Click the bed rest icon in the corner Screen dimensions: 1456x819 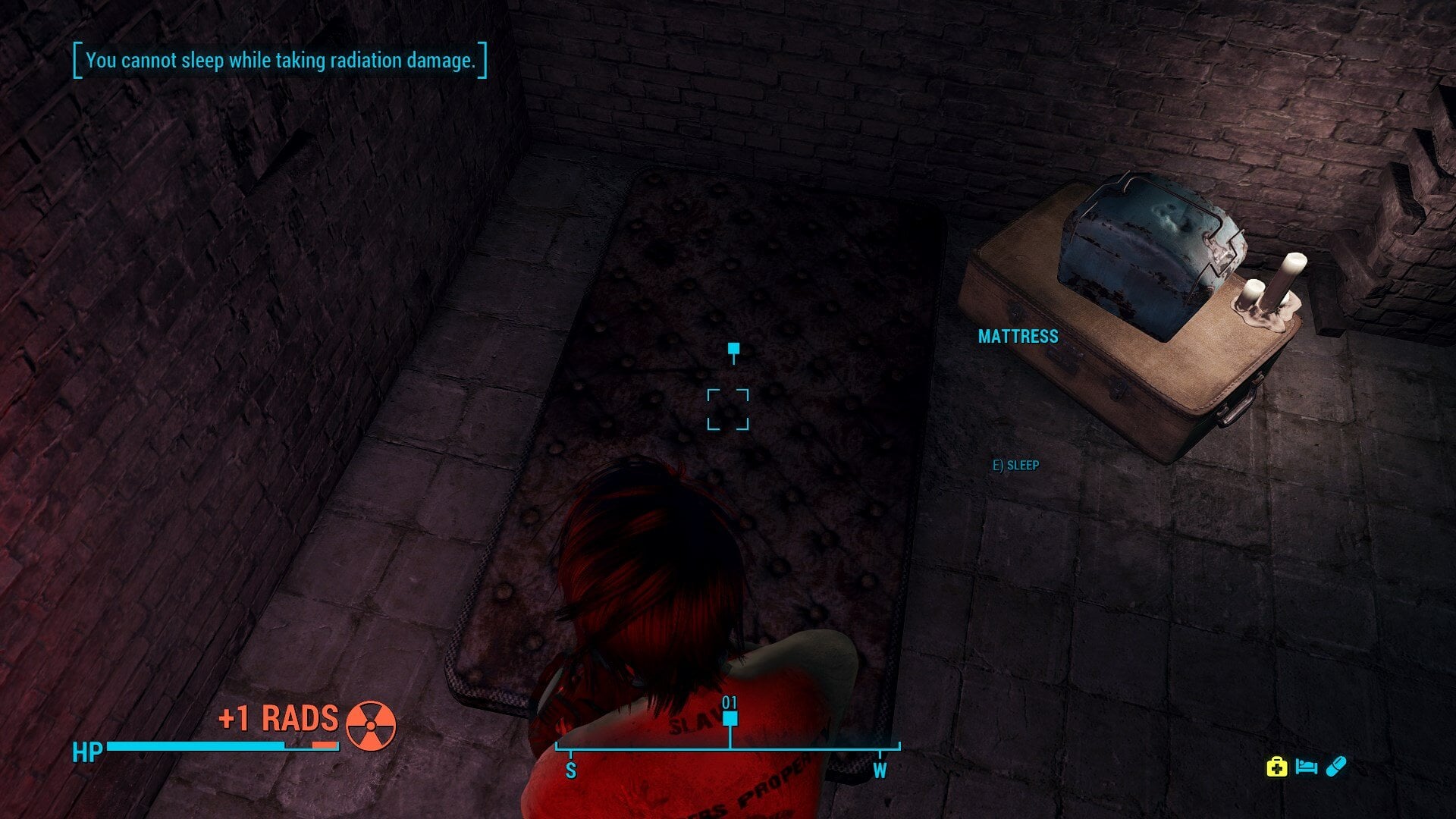[1306, 767]
